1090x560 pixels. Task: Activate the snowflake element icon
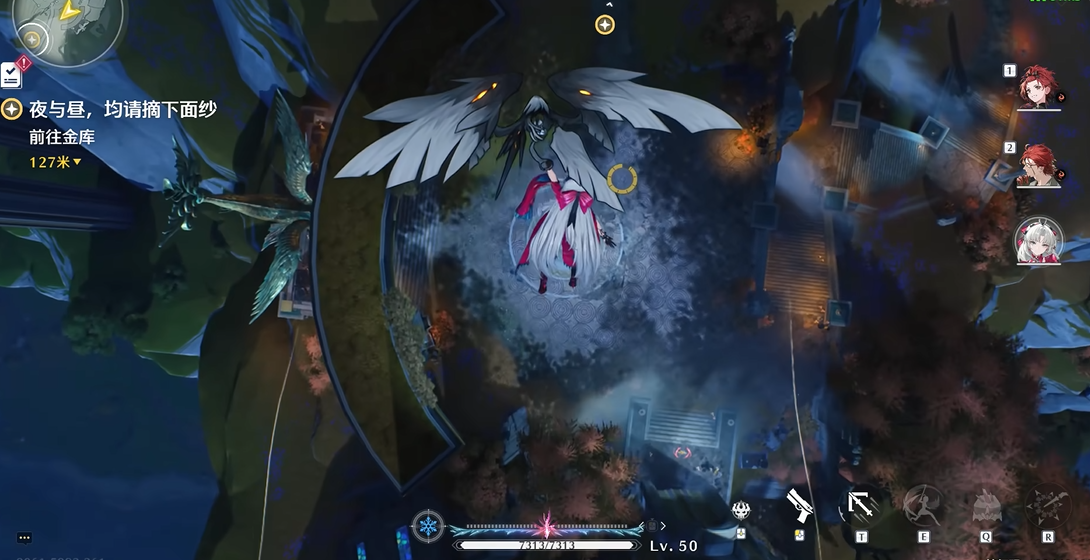pos(428,526)
